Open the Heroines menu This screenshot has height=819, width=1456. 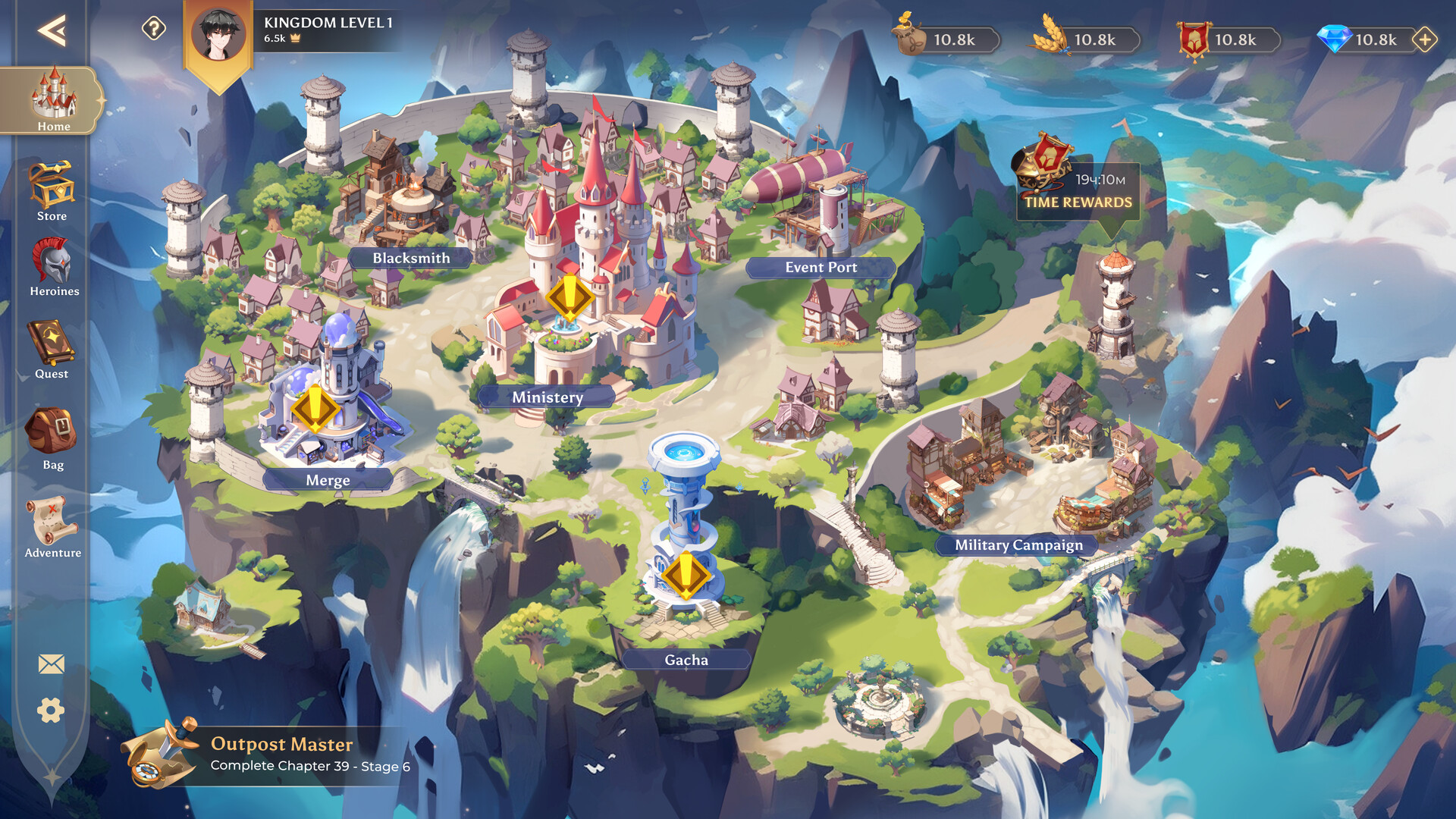tap(53, 268)
